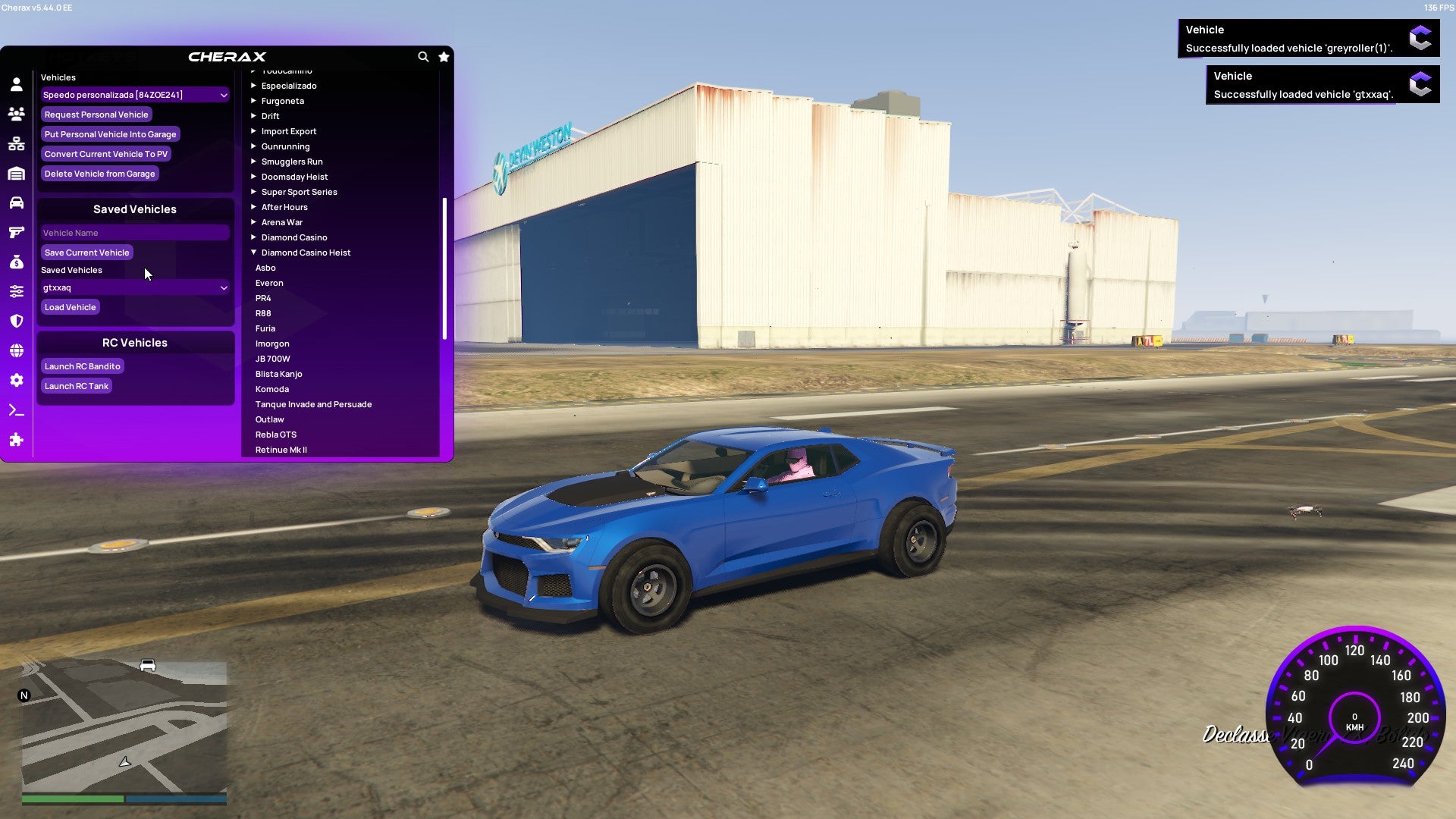Click the favorites star icon
Screen dimensions: 1456x819
pos(444,57)
